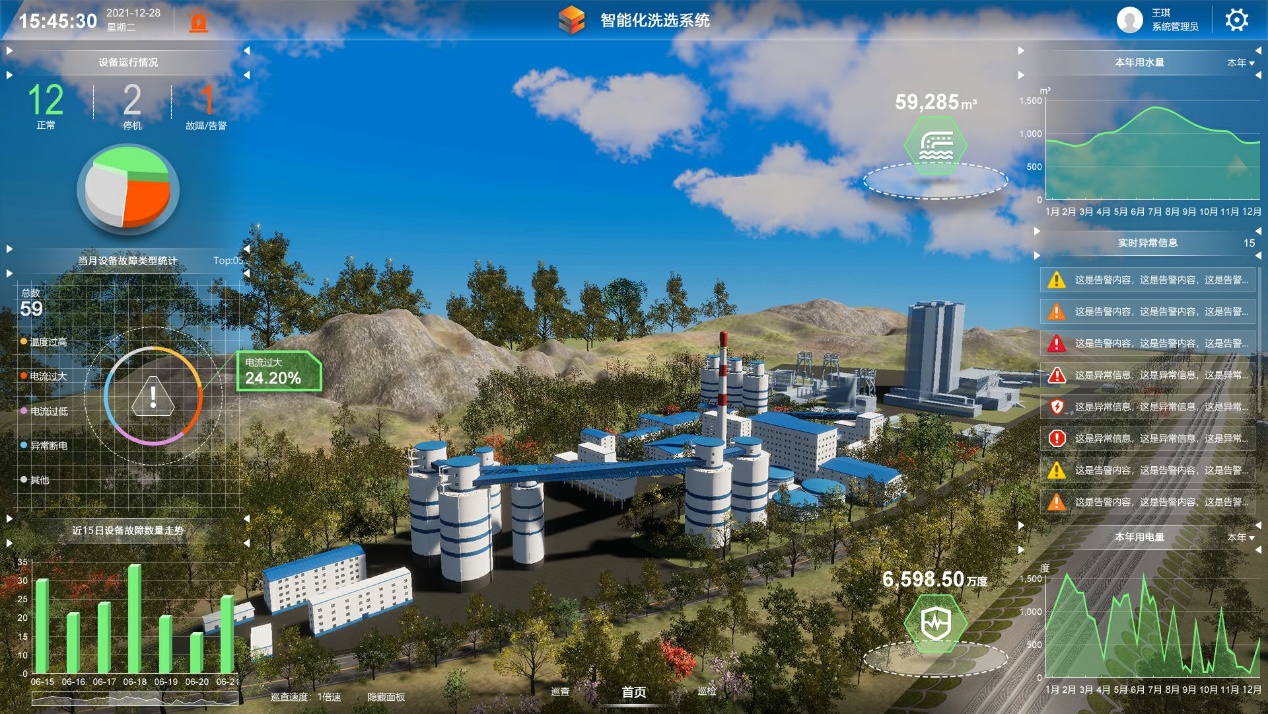The height and width of the screenshot is (714, 1268).
Task: Switch to the 首页 tab
Action: click(634, 692)
